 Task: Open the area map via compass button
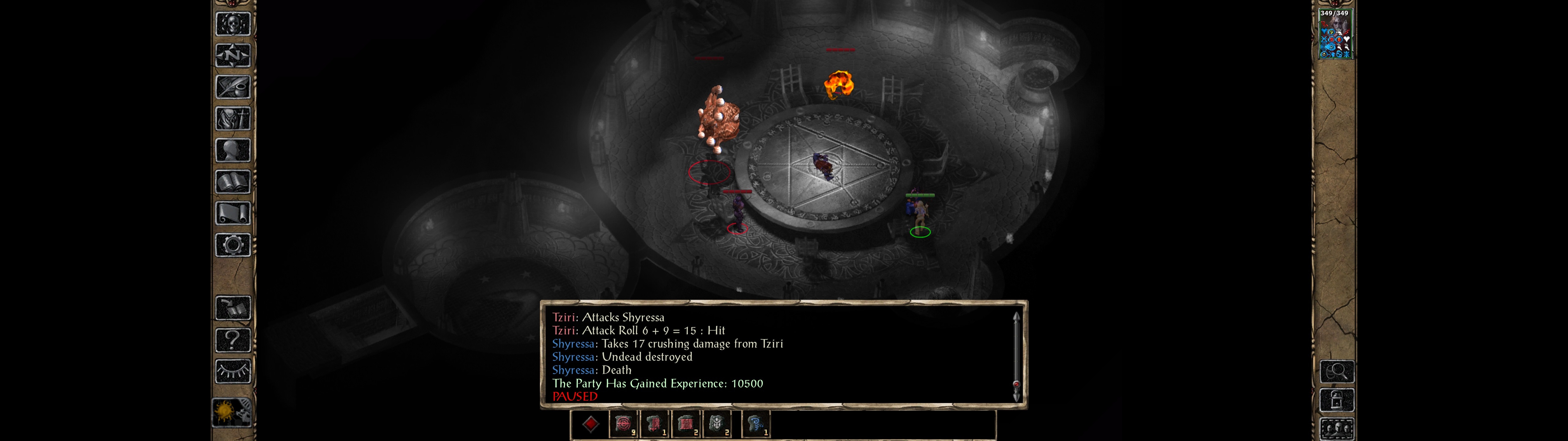(x=233, y=56)
